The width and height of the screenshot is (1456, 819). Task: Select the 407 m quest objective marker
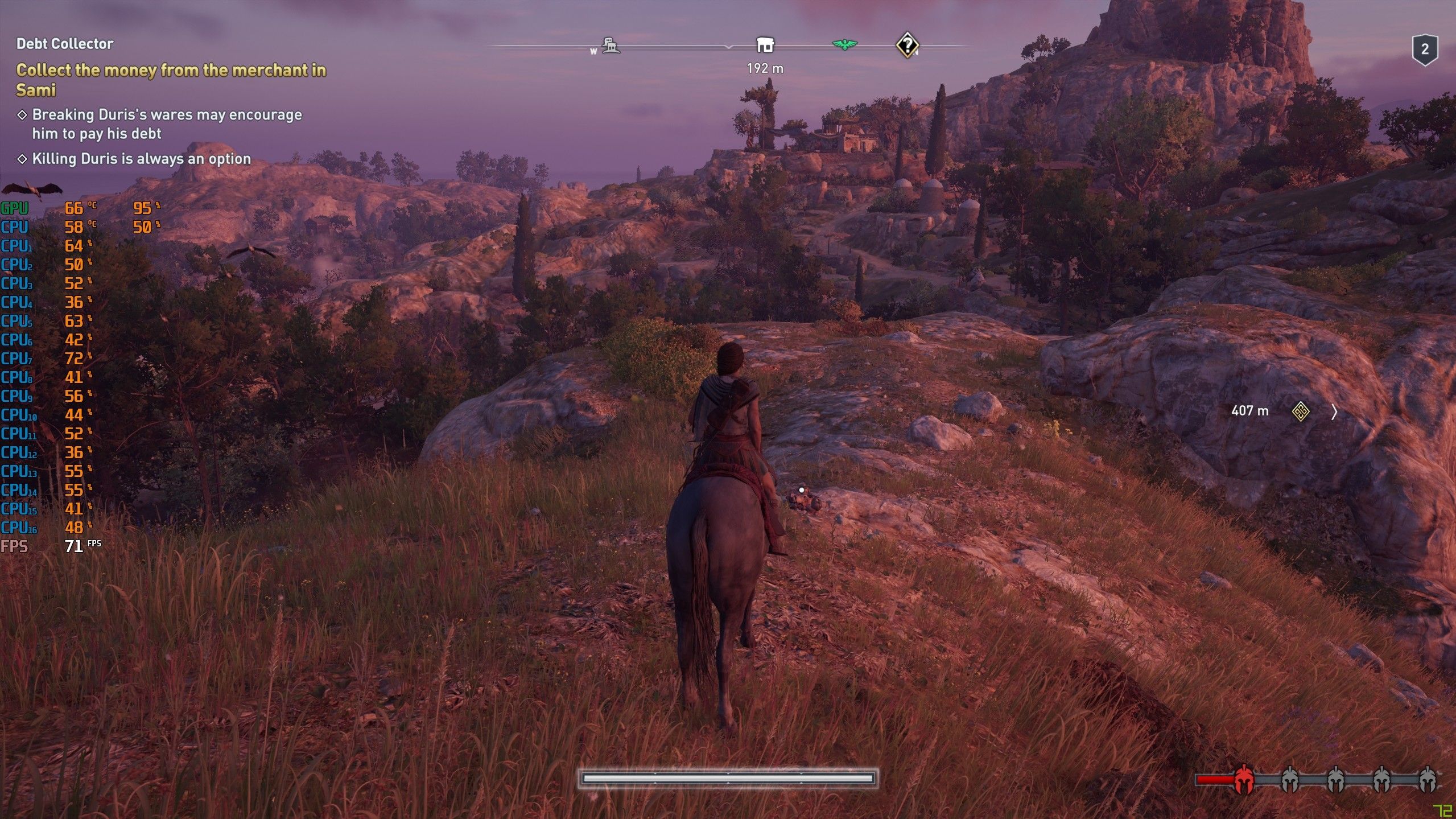coord(1300,411)
